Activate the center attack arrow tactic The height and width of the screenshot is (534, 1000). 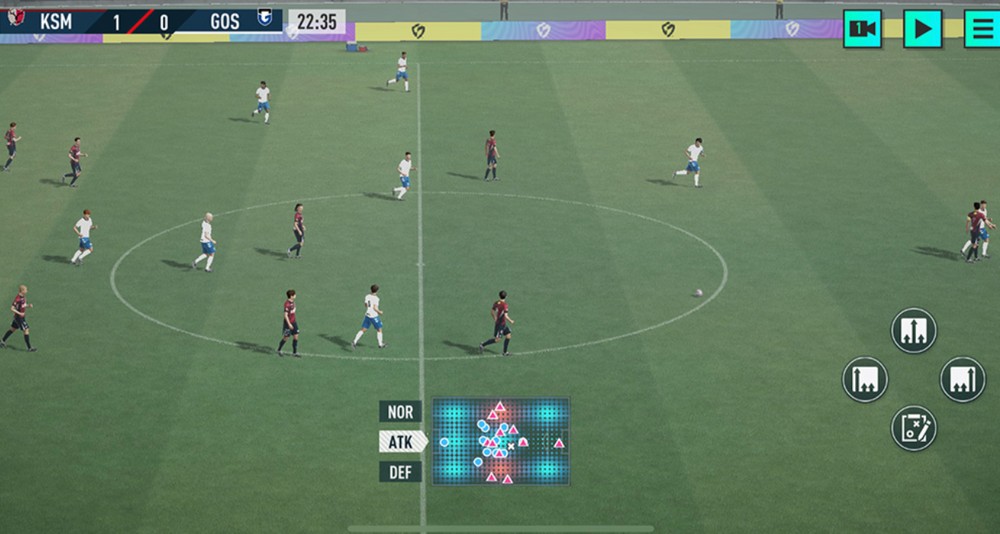click(x=913, y=331)
